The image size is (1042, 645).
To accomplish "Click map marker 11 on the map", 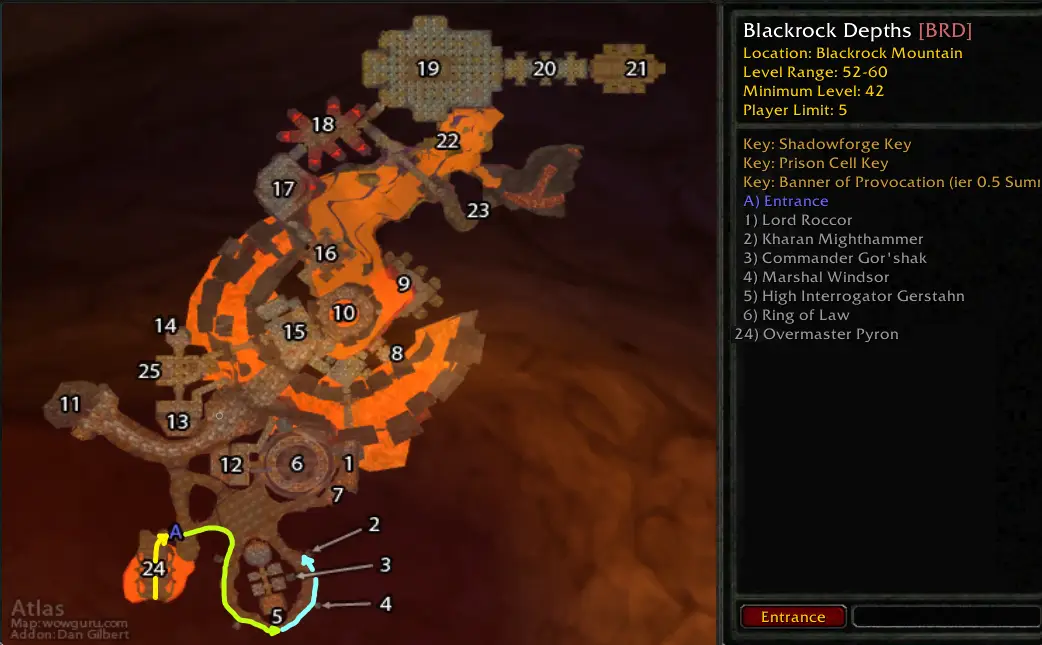I will coord(70,405).
